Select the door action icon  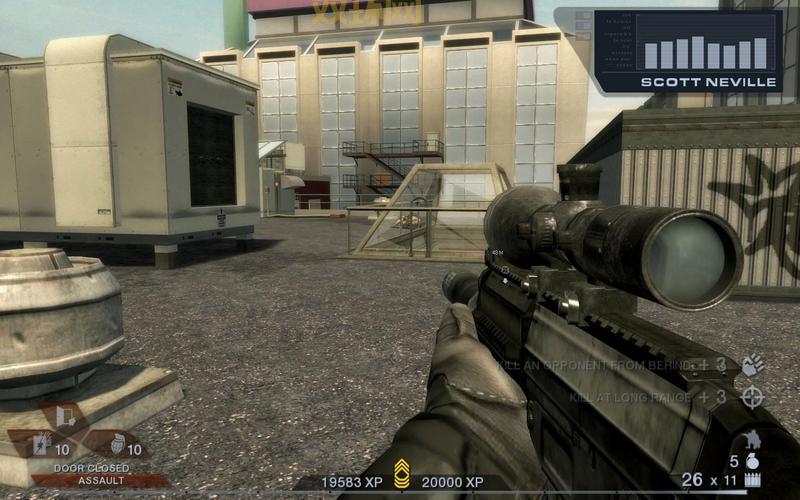65,415
